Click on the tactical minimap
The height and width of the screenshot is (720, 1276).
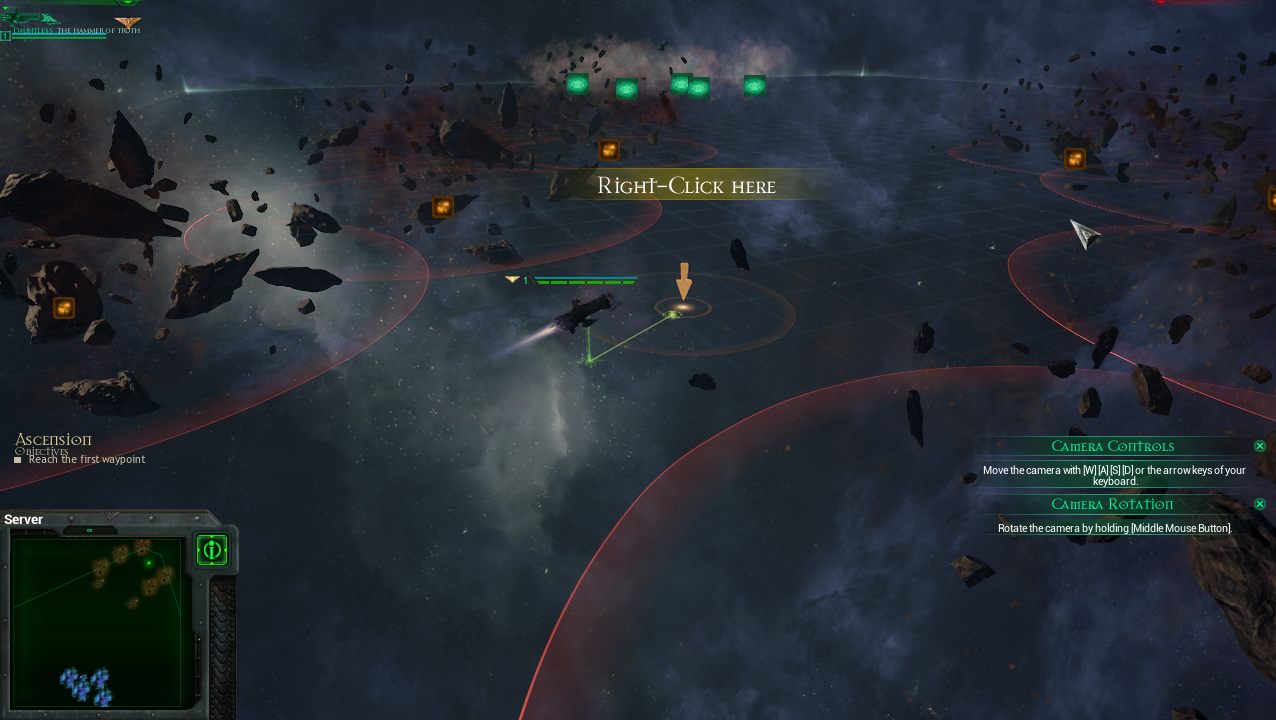click(98, 621)
